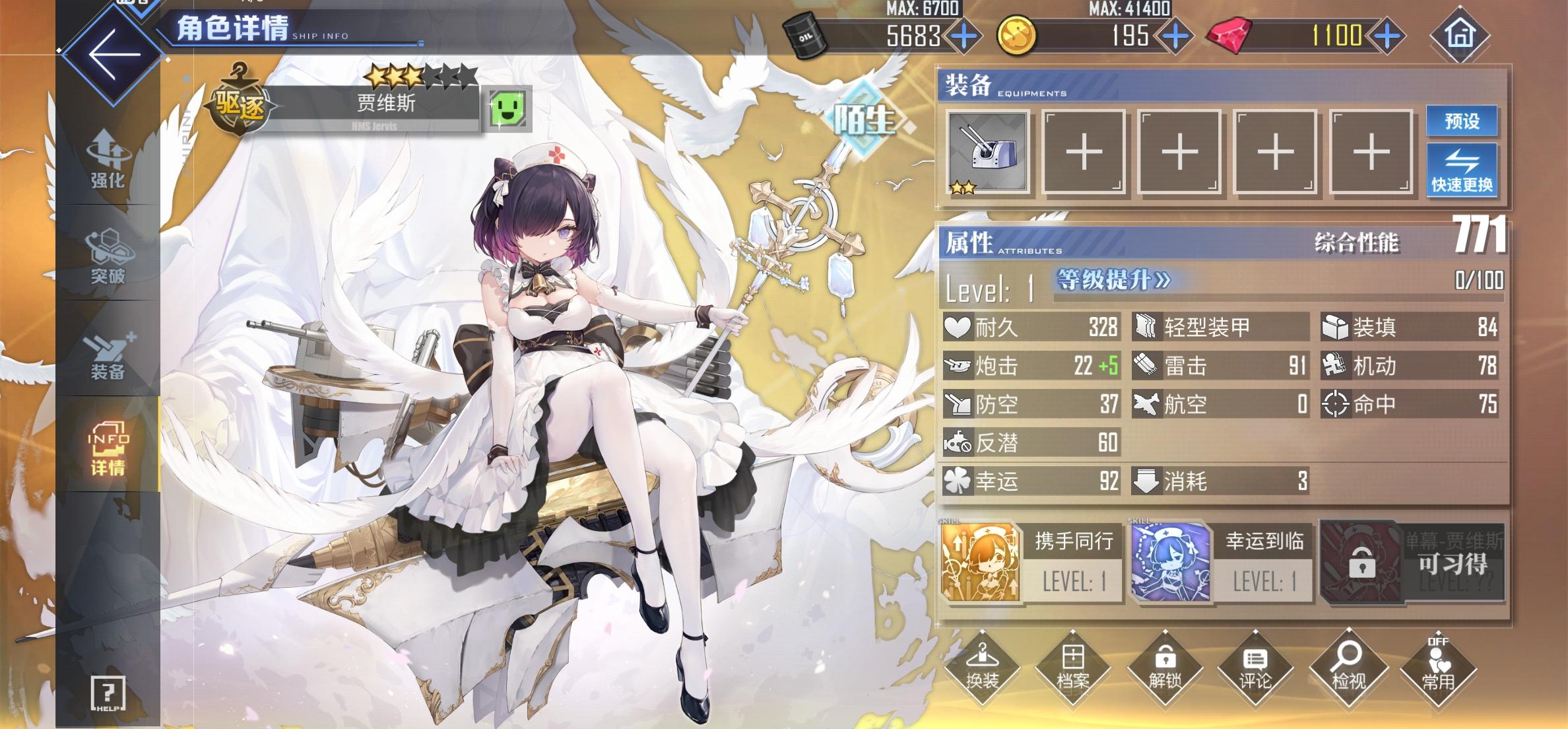Select the 强化 (Enhance) sidebar icon
Image resolution: width=1568 pixels, height=729 pixels.
coord(111,160)
